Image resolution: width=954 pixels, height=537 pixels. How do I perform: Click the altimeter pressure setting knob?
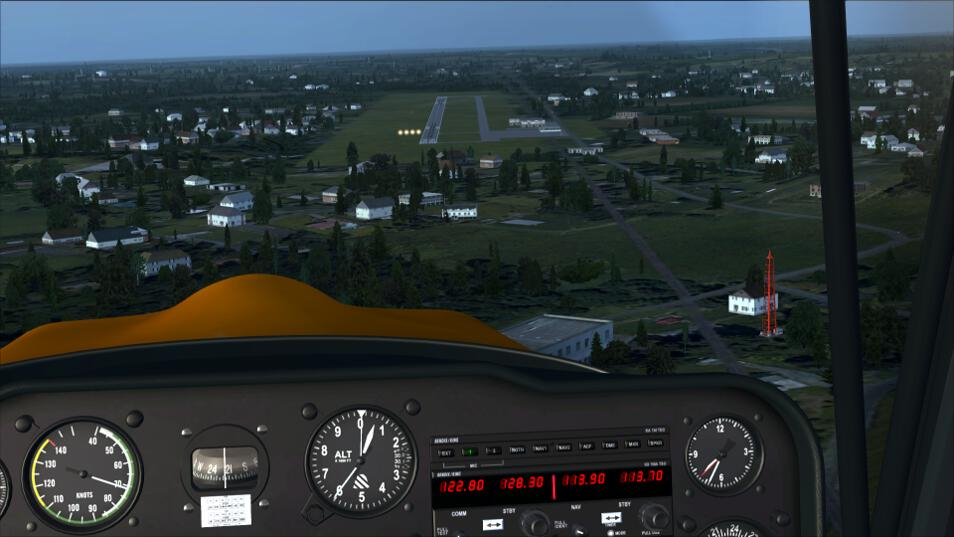[x=315, y=513]
